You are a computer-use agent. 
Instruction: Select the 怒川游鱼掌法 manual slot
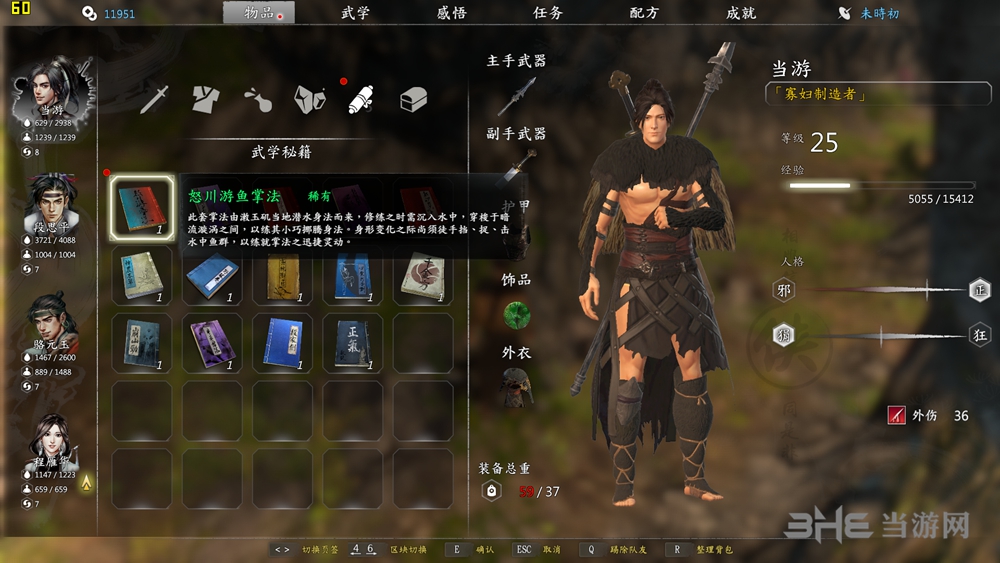pos(141,208)
